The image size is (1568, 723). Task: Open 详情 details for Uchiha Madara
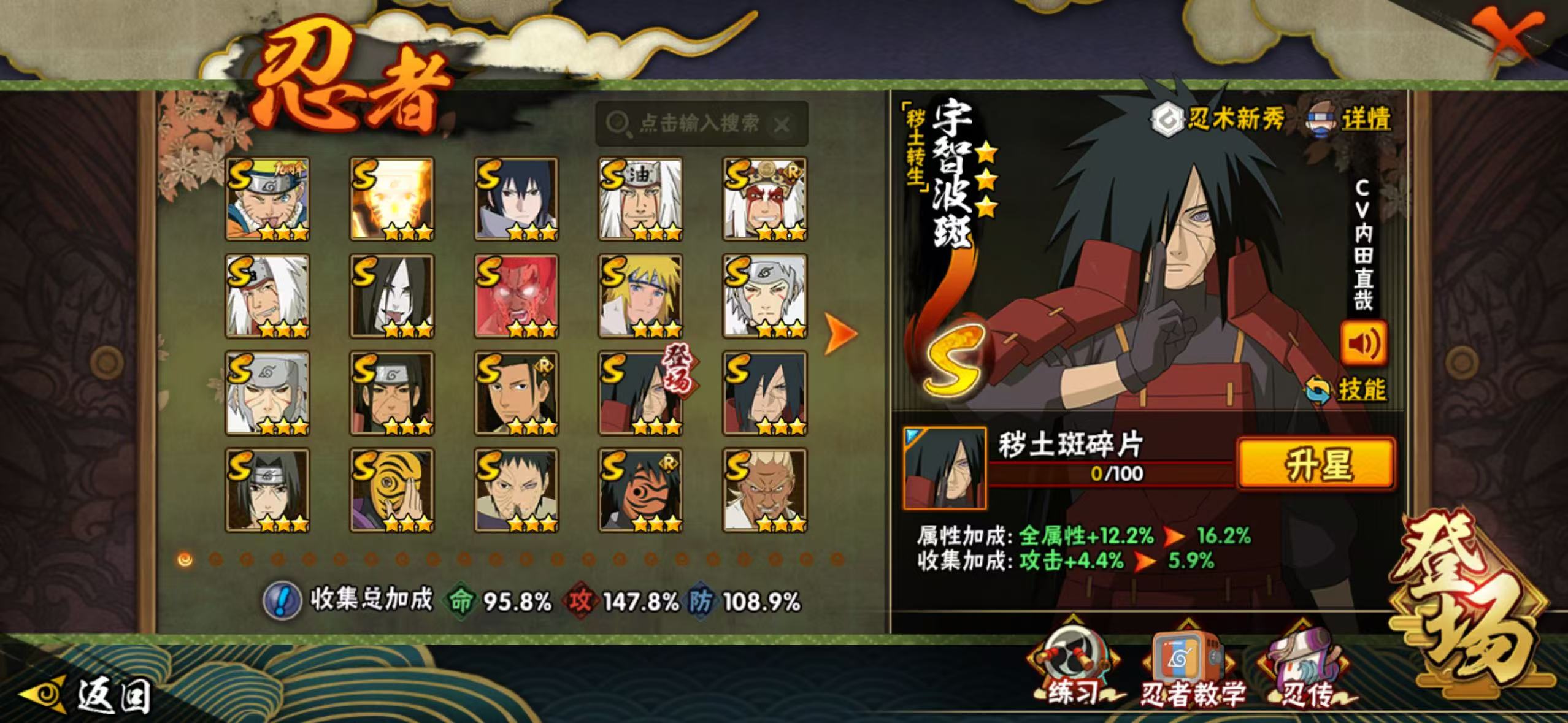tap(1351, 118)
